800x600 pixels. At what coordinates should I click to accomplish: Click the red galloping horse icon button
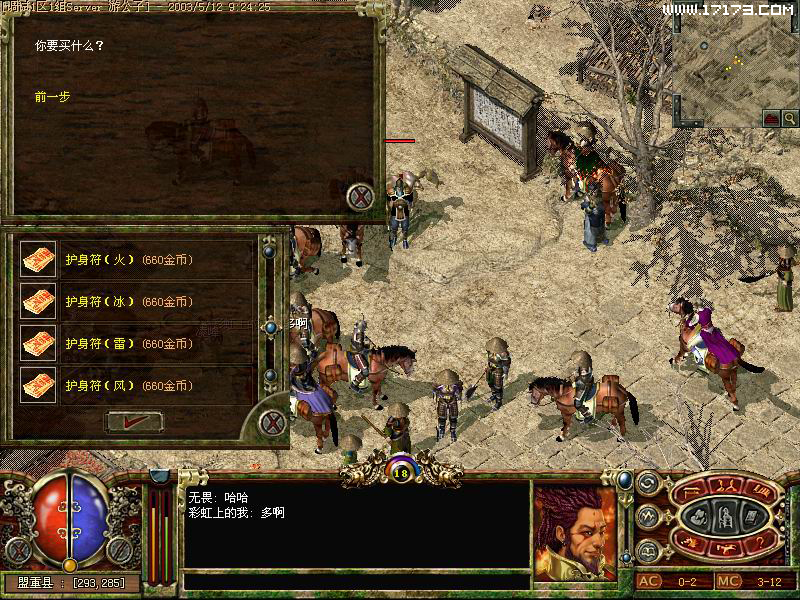(728, 547)
